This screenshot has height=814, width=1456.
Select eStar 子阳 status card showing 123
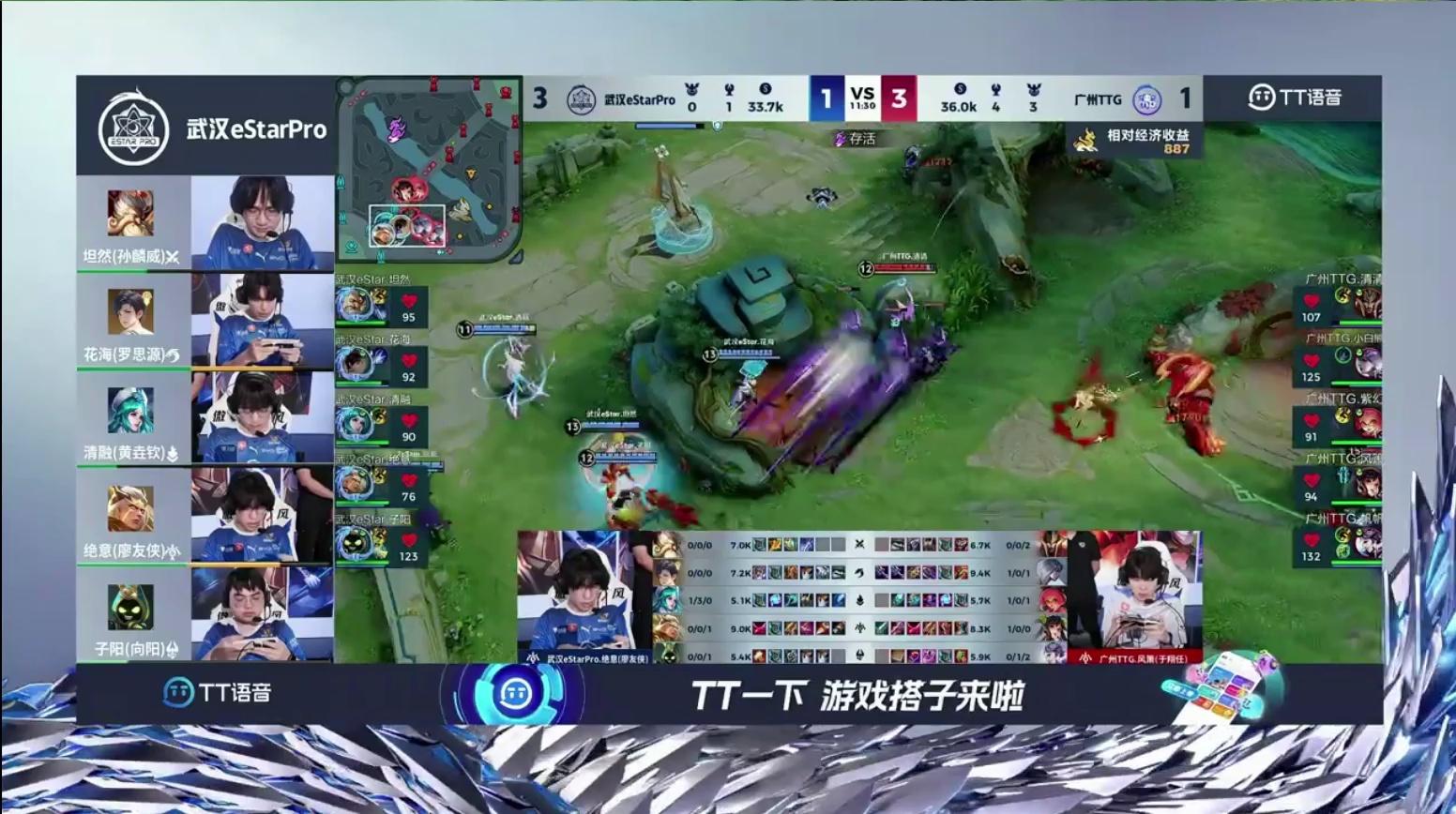[382, 544]
